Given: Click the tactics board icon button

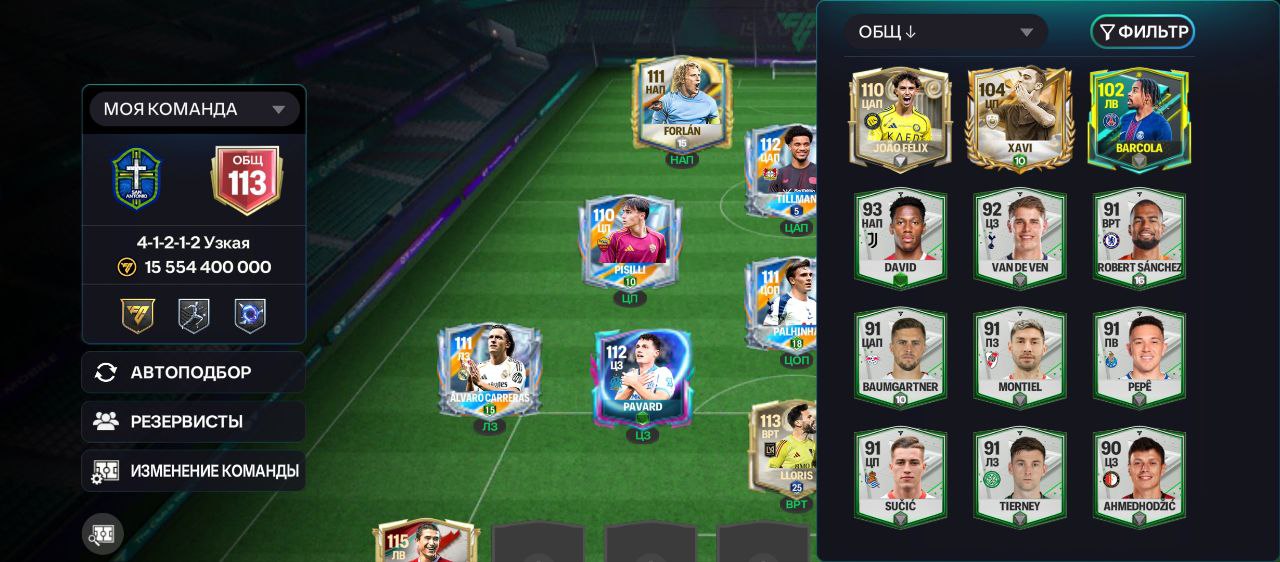Looking at the screenshot, I should point(103,534).
